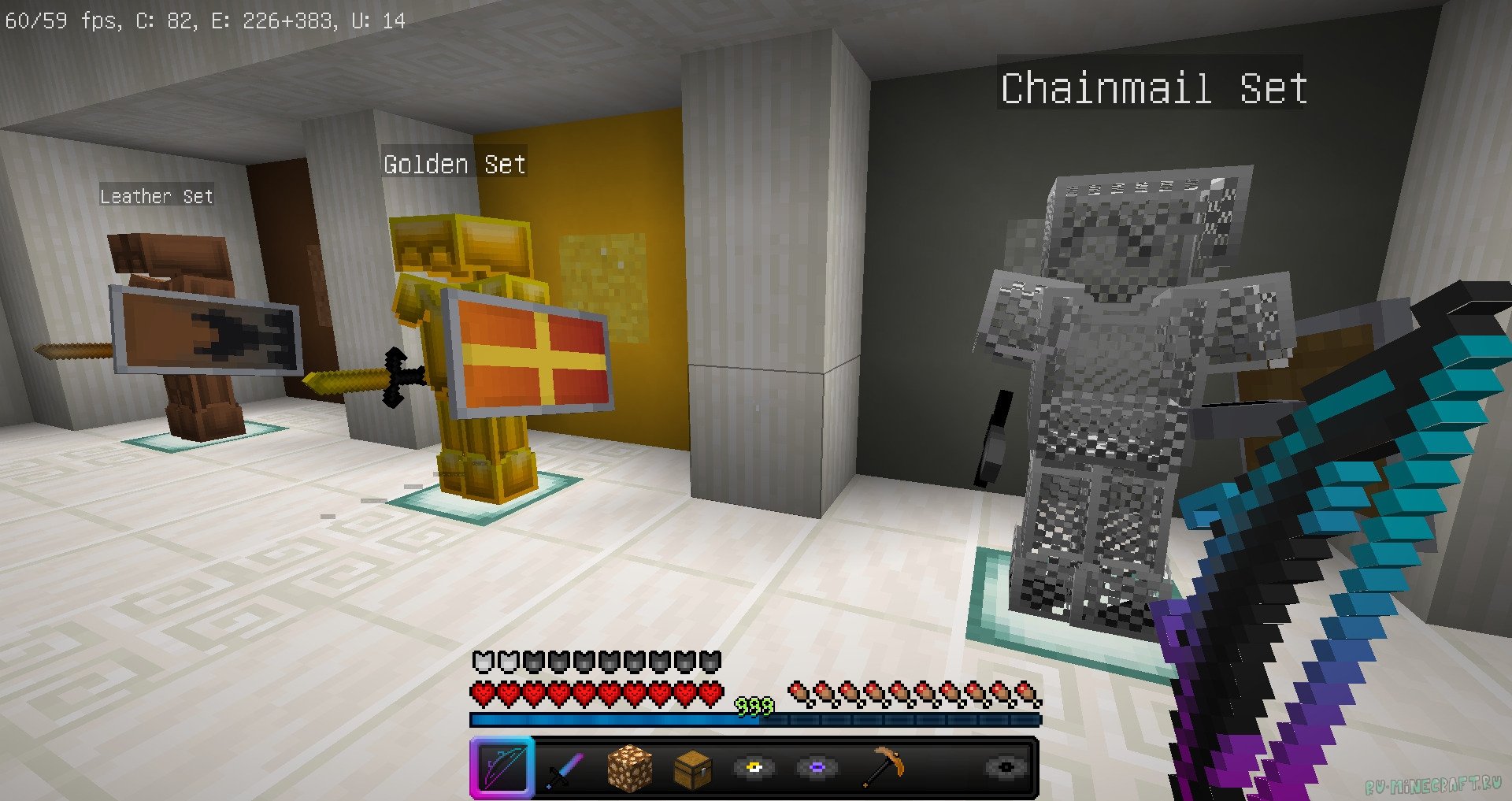1512x801 pixels.
Task: Select the blue-purple sword slot
Action: [565, 768]
